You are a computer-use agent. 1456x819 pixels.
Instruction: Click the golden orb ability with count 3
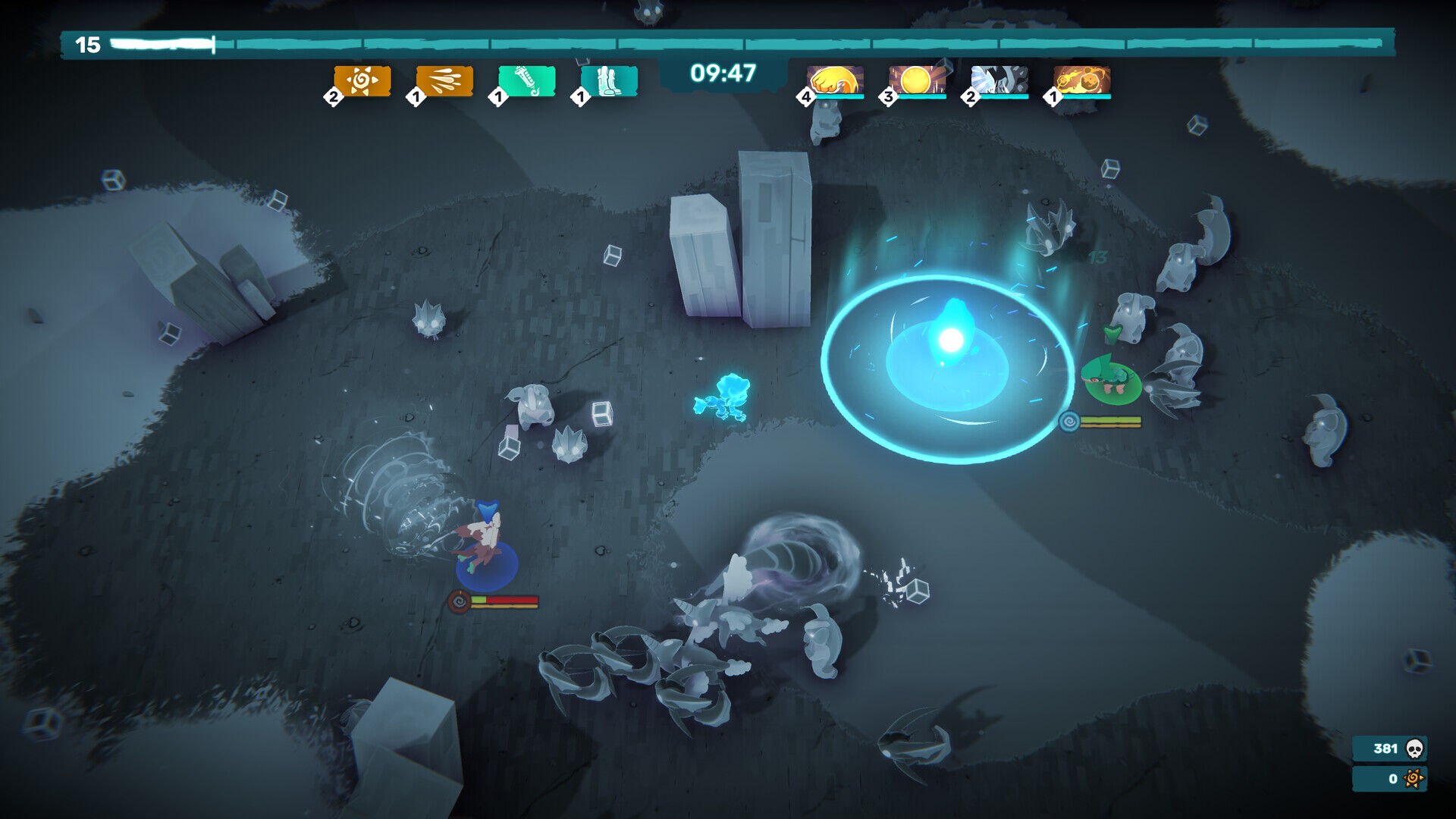pyautogui.click(x=915, y=79)
